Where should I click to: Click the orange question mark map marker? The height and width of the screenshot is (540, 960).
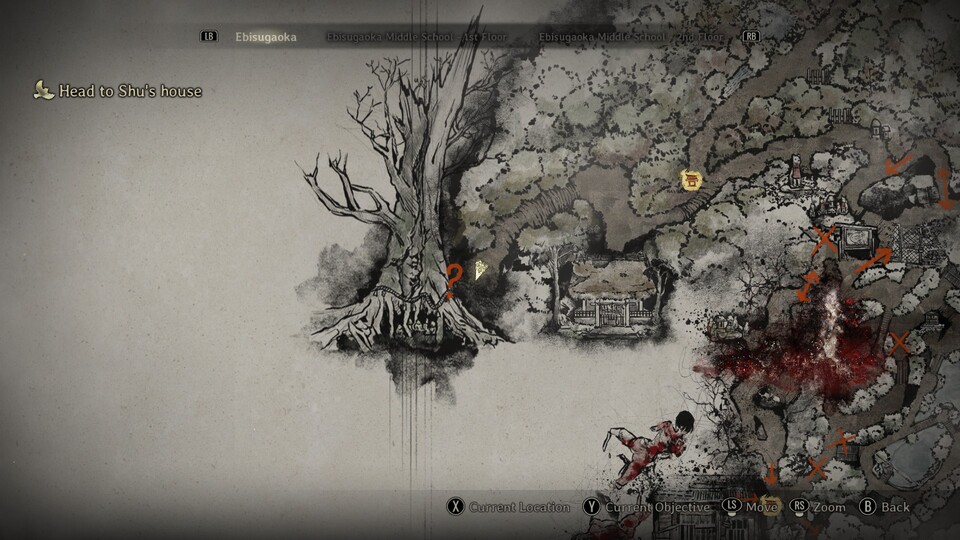click(x=454, y=281)
